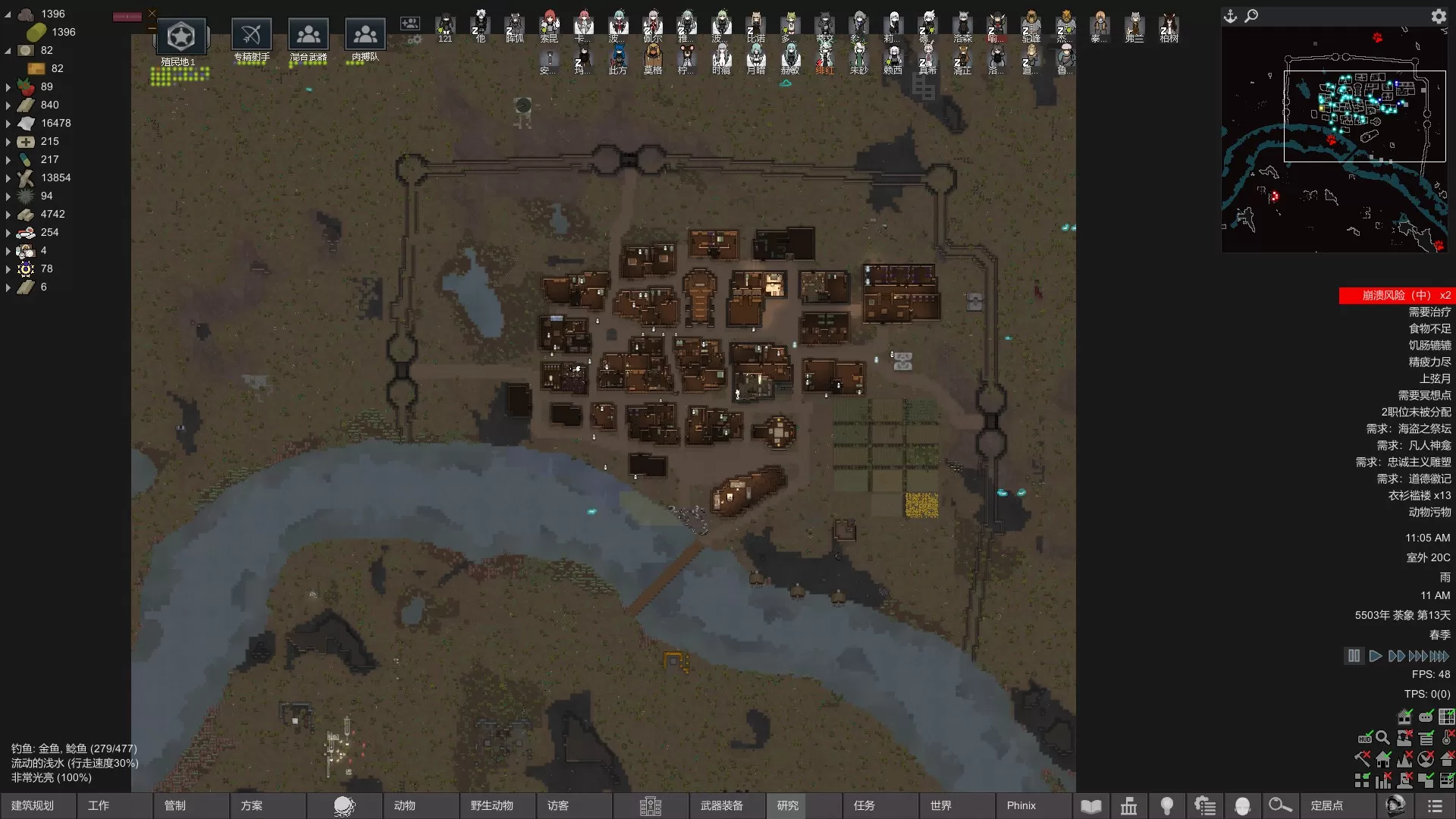Open the 研究 research tab
The image size is (1456, 819).
click(789, 805)
